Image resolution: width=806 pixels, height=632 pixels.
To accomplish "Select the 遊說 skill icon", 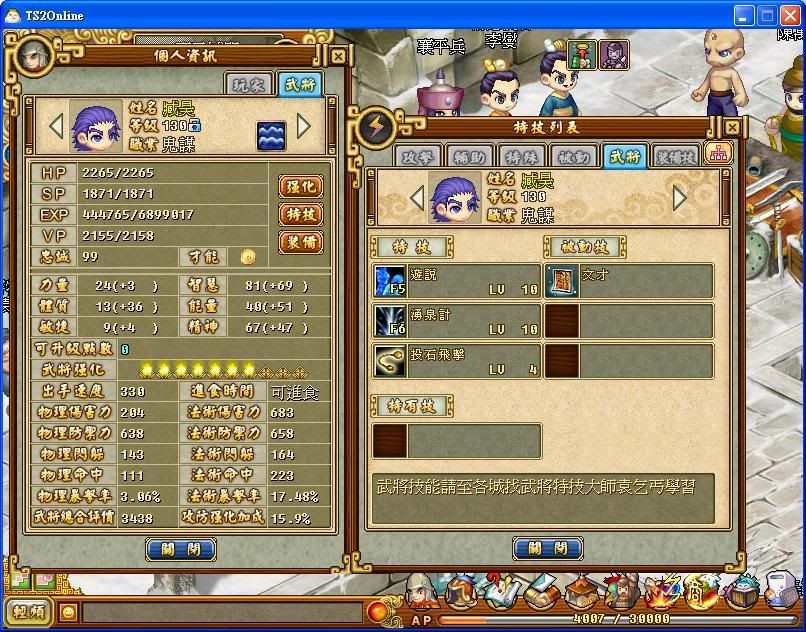I will pyautogui.click(x=389, y=281).
